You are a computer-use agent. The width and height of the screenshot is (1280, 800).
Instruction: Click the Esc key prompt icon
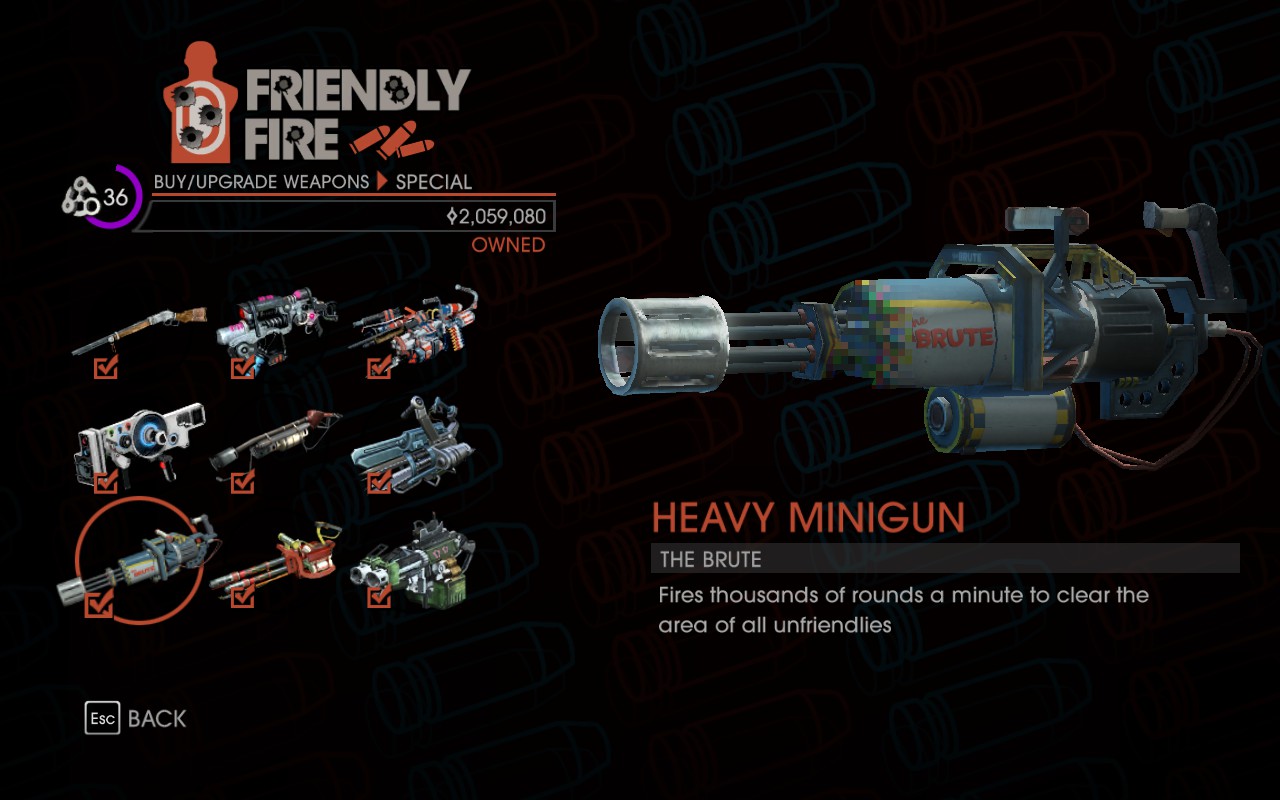[102, 718]
